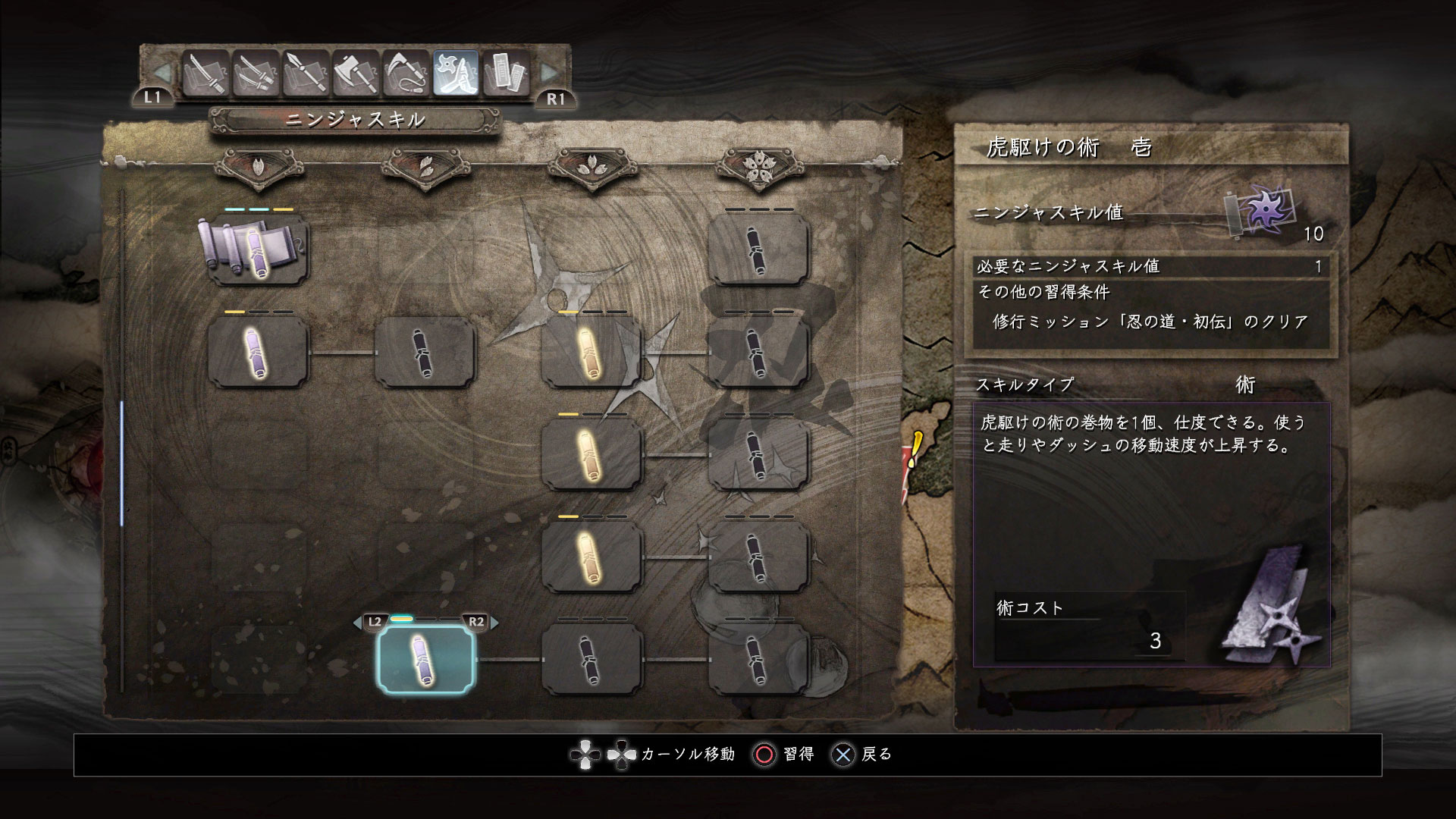
Task: Click the right arrow beside the weapon tabs
Action: [549, 73]
